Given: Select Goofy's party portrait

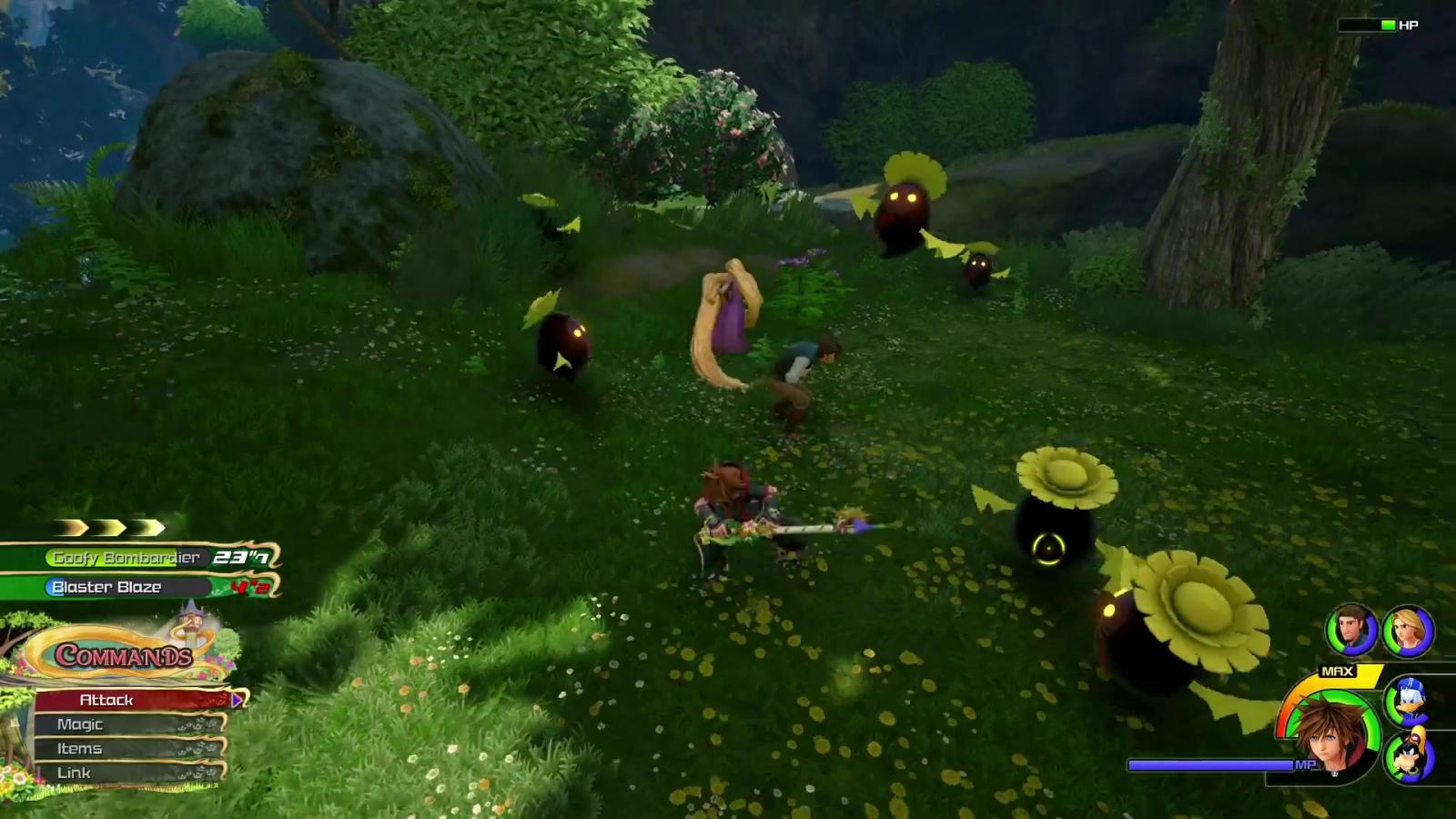Looking at the screenshot, I should [x=1409, y=756].
